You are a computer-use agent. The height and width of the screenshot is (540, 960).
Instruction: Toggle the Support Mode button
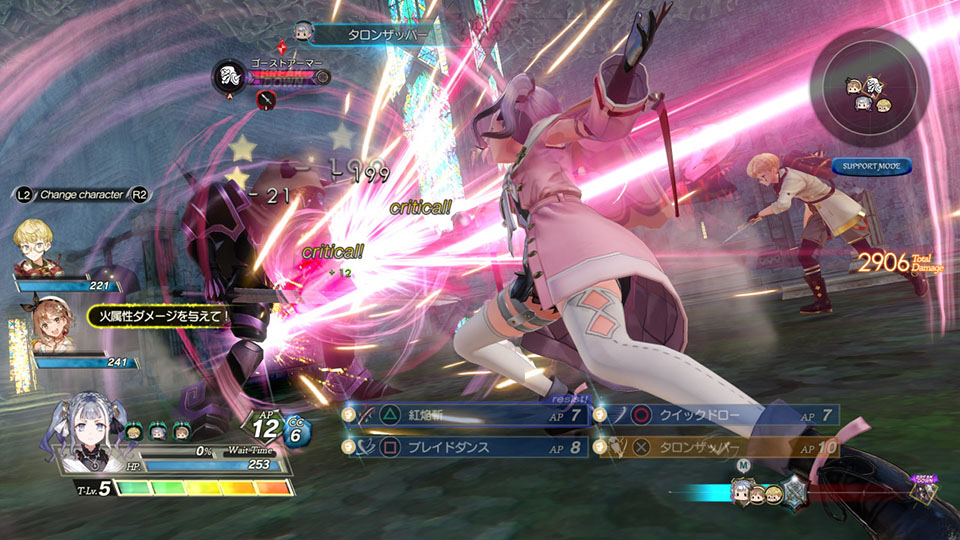coord(870,165)
